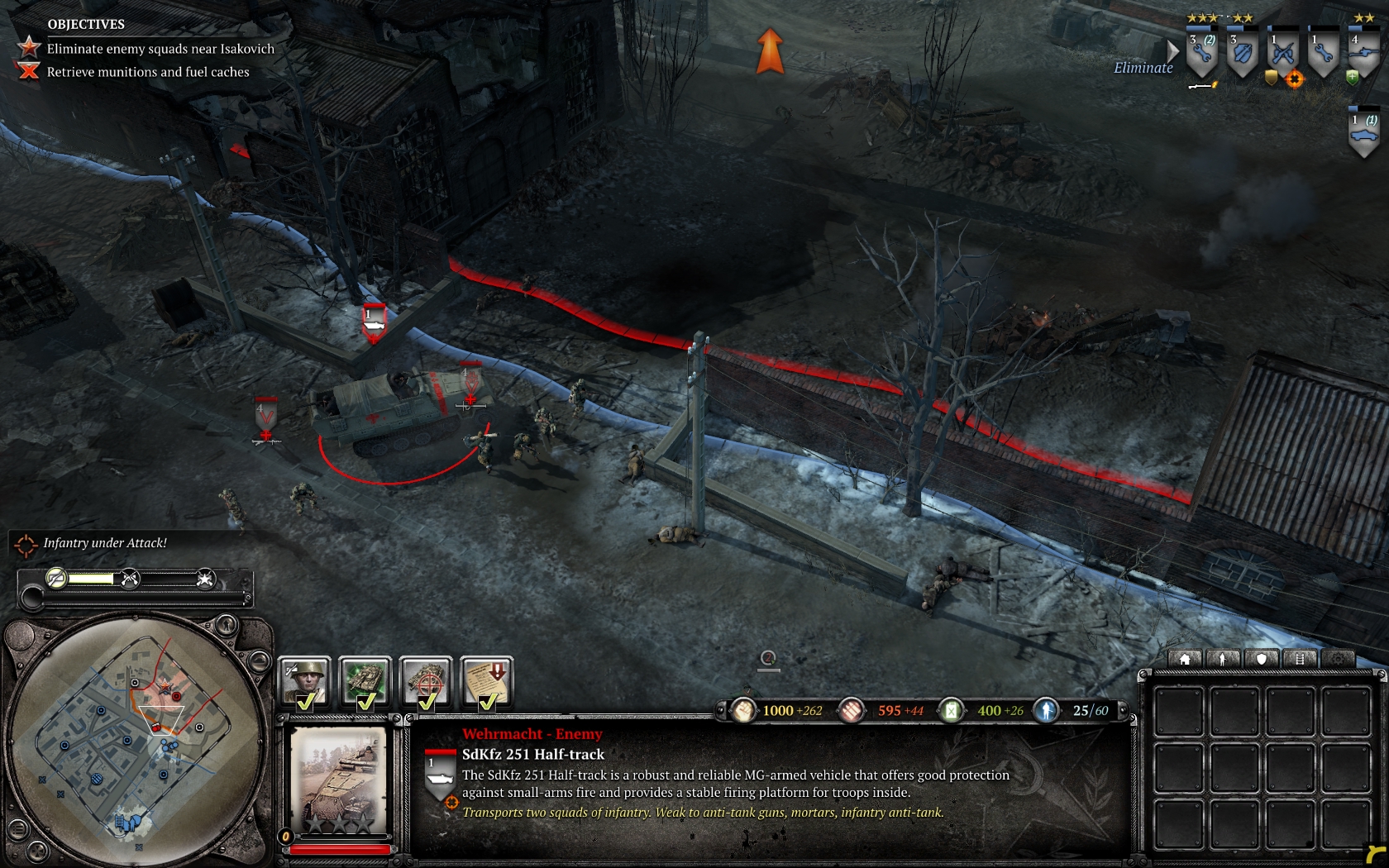
Task: Activate the document with red arrow ability
Action: (487, 681)
